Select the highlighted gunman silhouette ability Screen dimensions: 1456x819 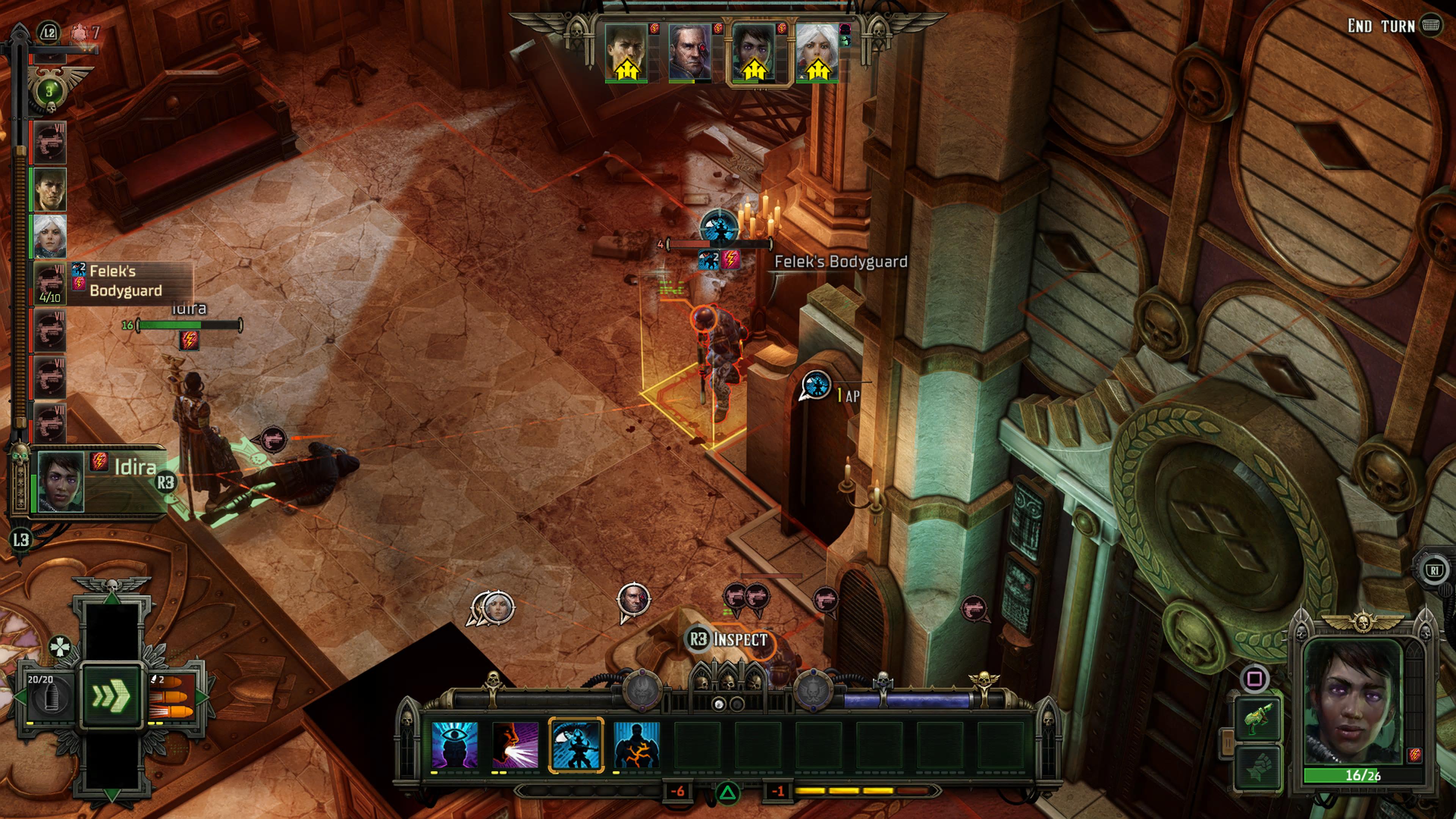(576, 744)
